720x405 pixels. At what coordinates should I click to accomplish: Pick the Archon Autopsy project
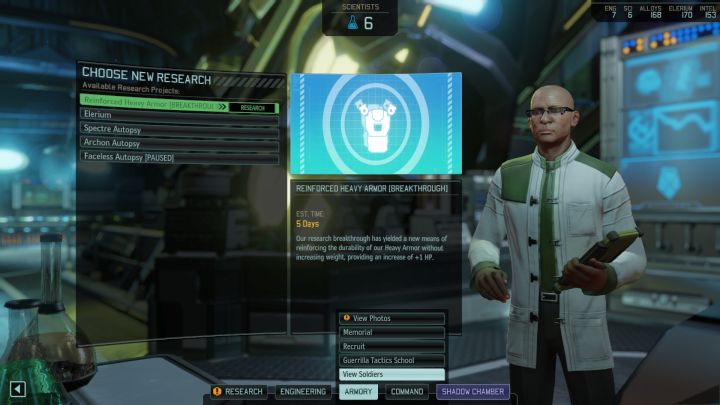click(x=178, y=143)
